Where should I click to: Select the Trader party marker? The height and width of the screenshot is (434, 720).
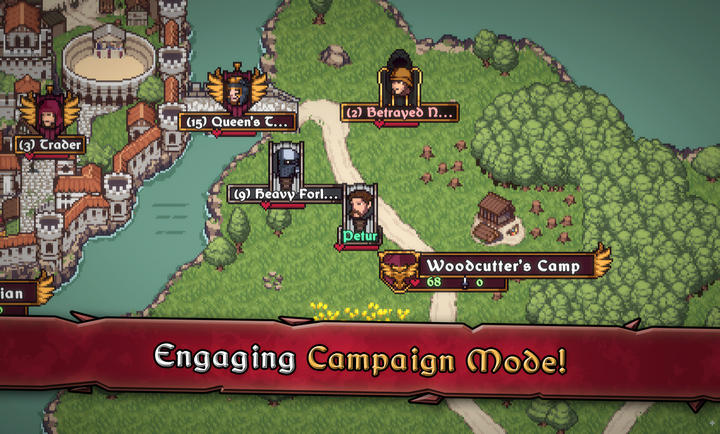49,114
